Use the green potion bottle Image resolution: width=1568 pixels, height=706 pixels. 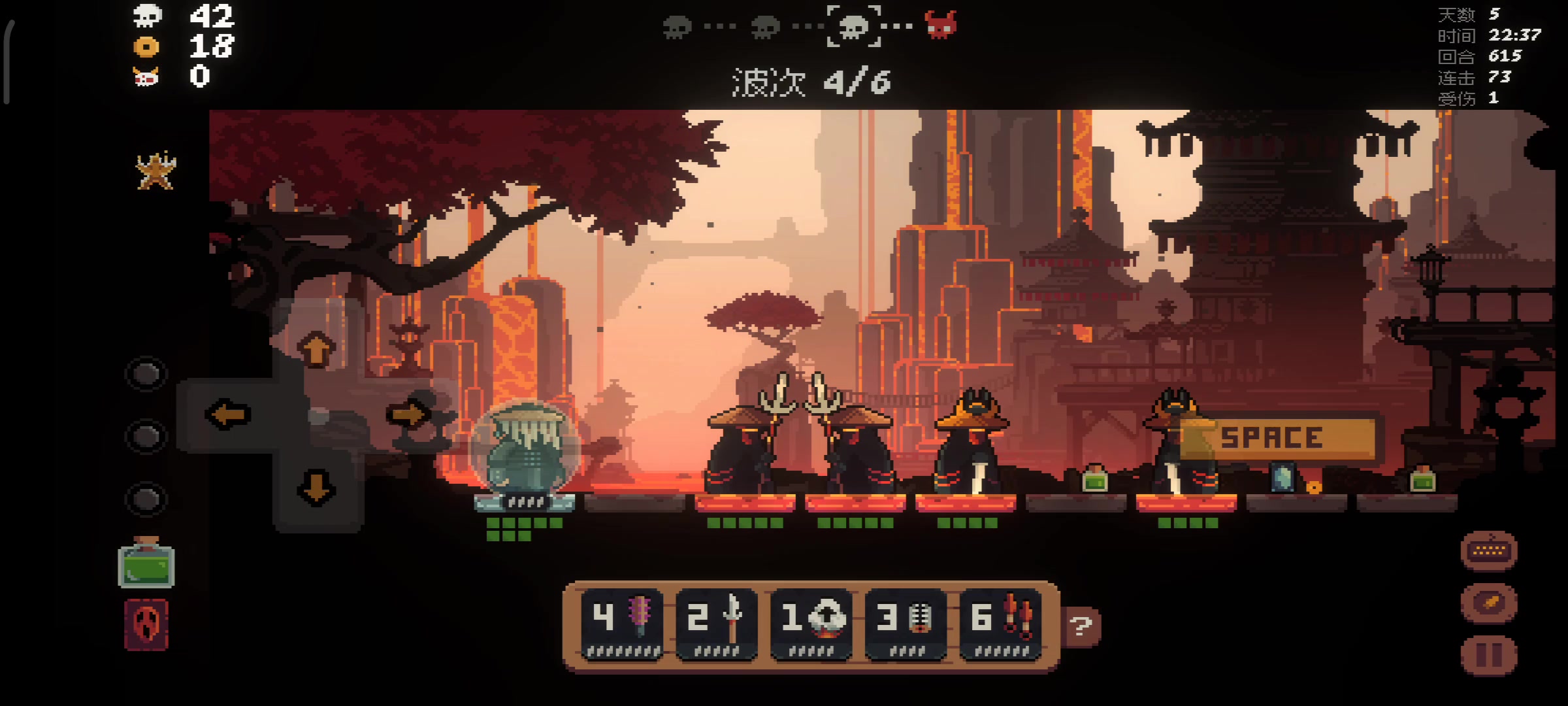(x=146, y=563)
